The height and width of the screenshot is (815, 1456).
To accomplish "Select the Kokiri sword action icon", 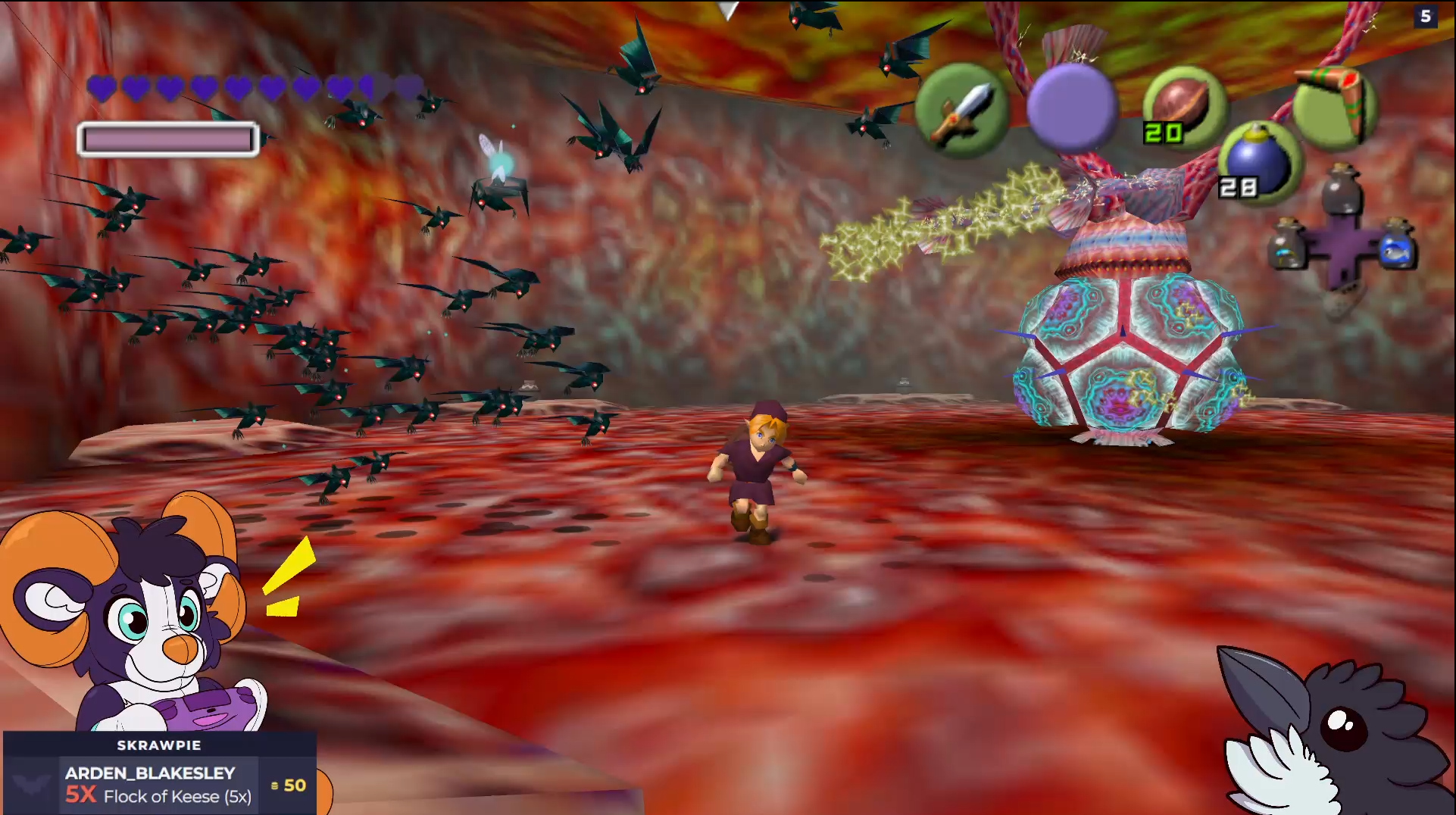I will [x=961, y=111].
